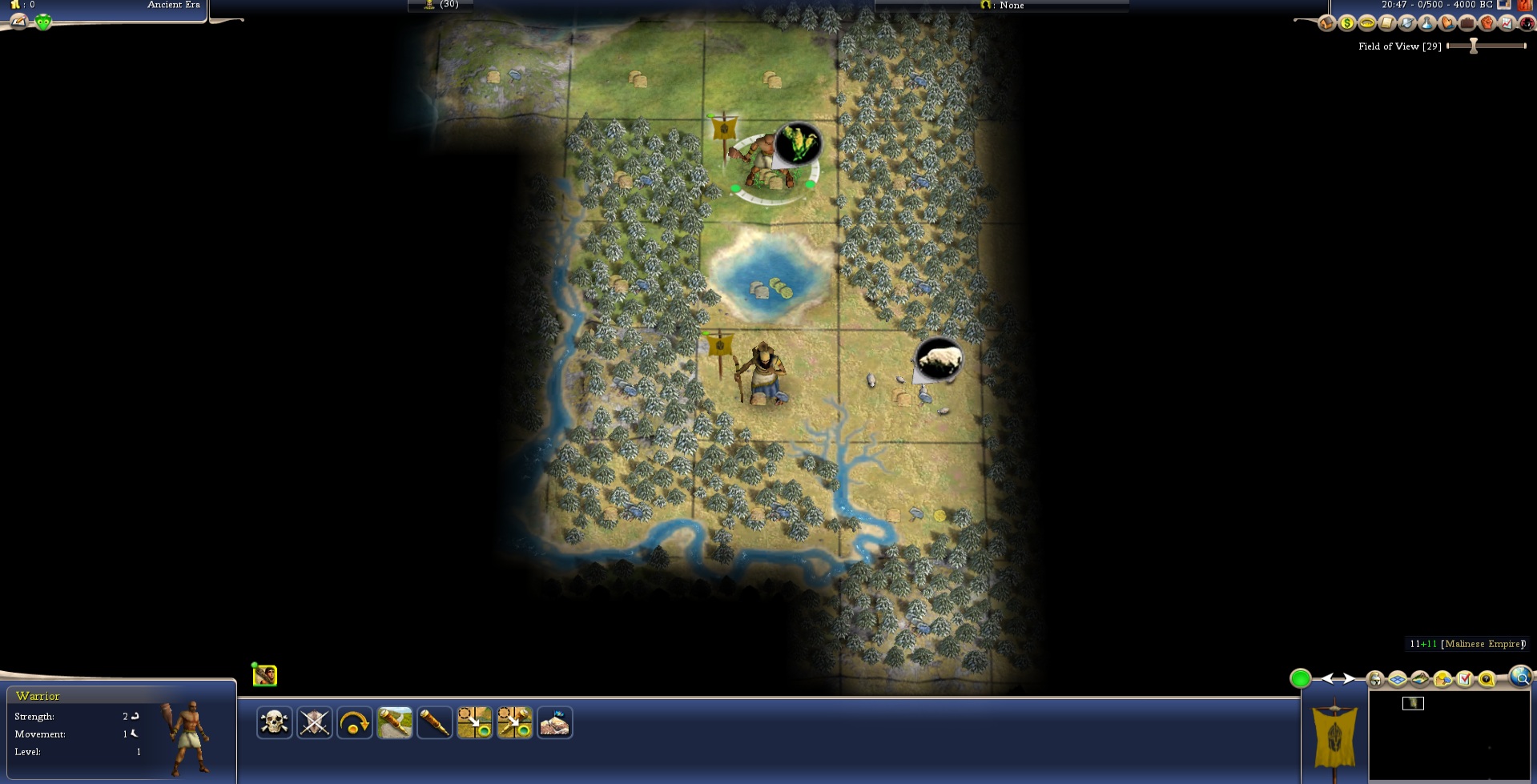Click the minimap panel
The image size is (1537, 784).
1448,735
